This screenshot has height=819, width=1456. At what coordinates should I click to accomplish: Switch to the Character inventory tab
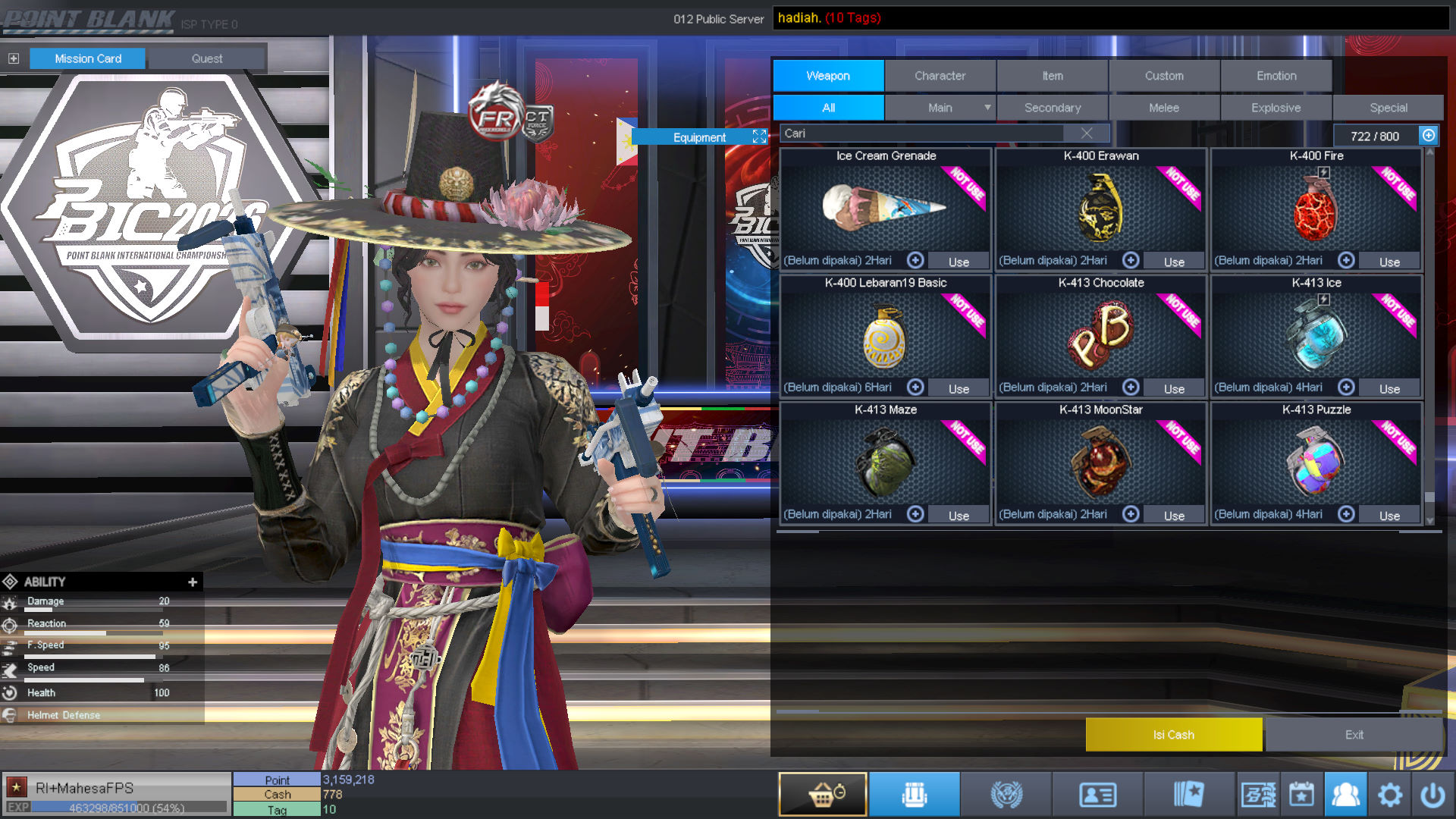[x=940, y=76]
